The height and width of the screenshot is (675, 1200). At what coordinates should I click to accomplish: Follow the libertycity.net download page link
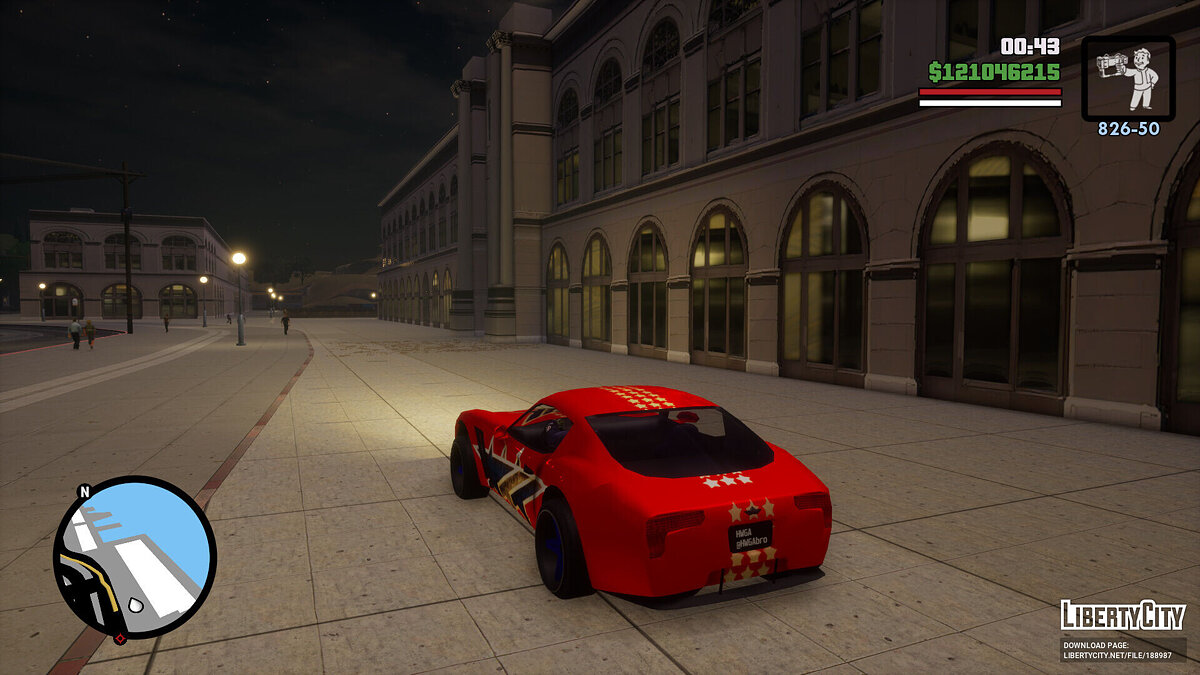pos(1122,650)
